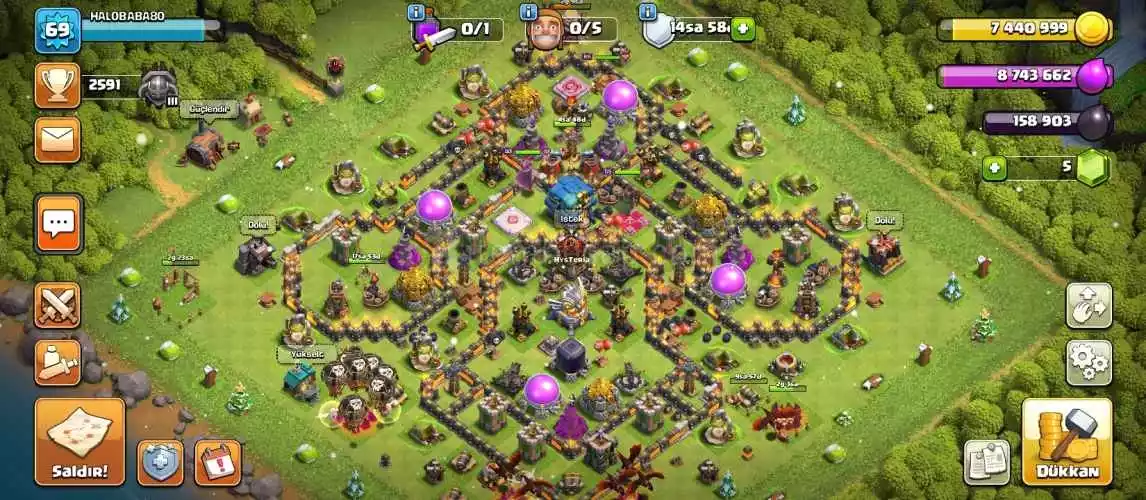Image resolution: width=1146 pixels, height=500 pixels.
Task: Tap the level 69 experience badge
Action: 56,31
